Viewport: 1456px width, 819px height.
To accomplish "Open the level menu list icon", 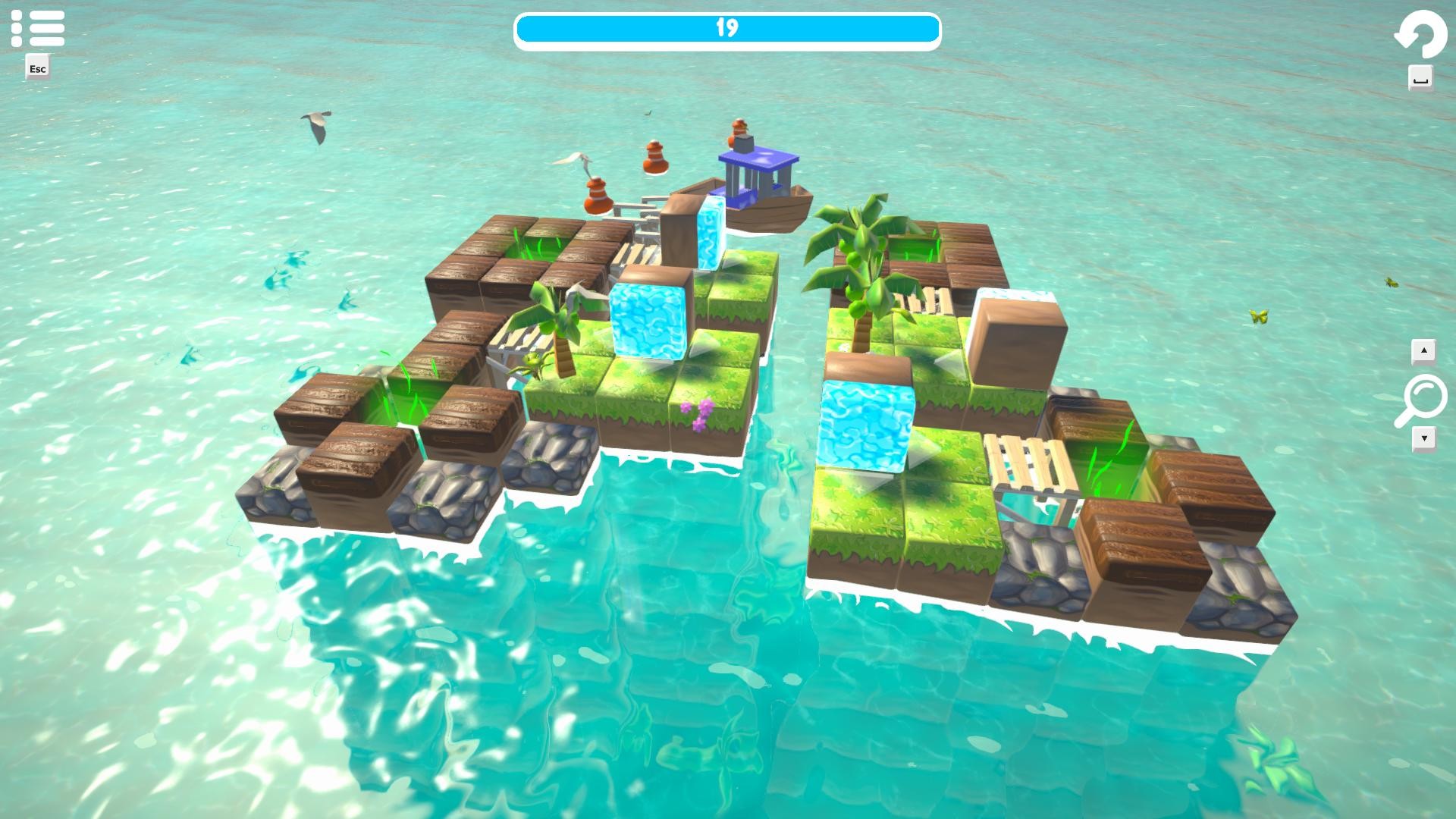I will (37, 27).
